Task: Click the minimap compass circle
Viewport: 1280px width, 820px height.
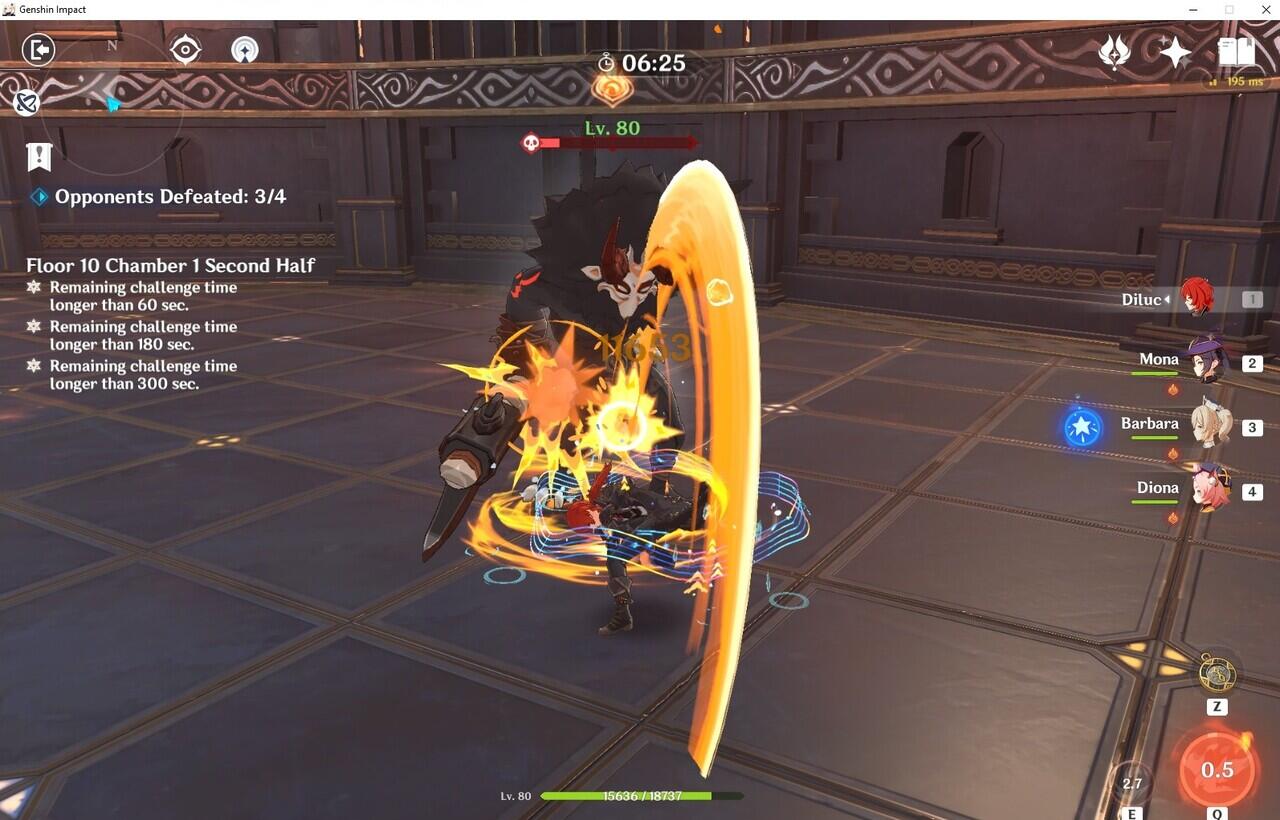Action: point(112,103)
